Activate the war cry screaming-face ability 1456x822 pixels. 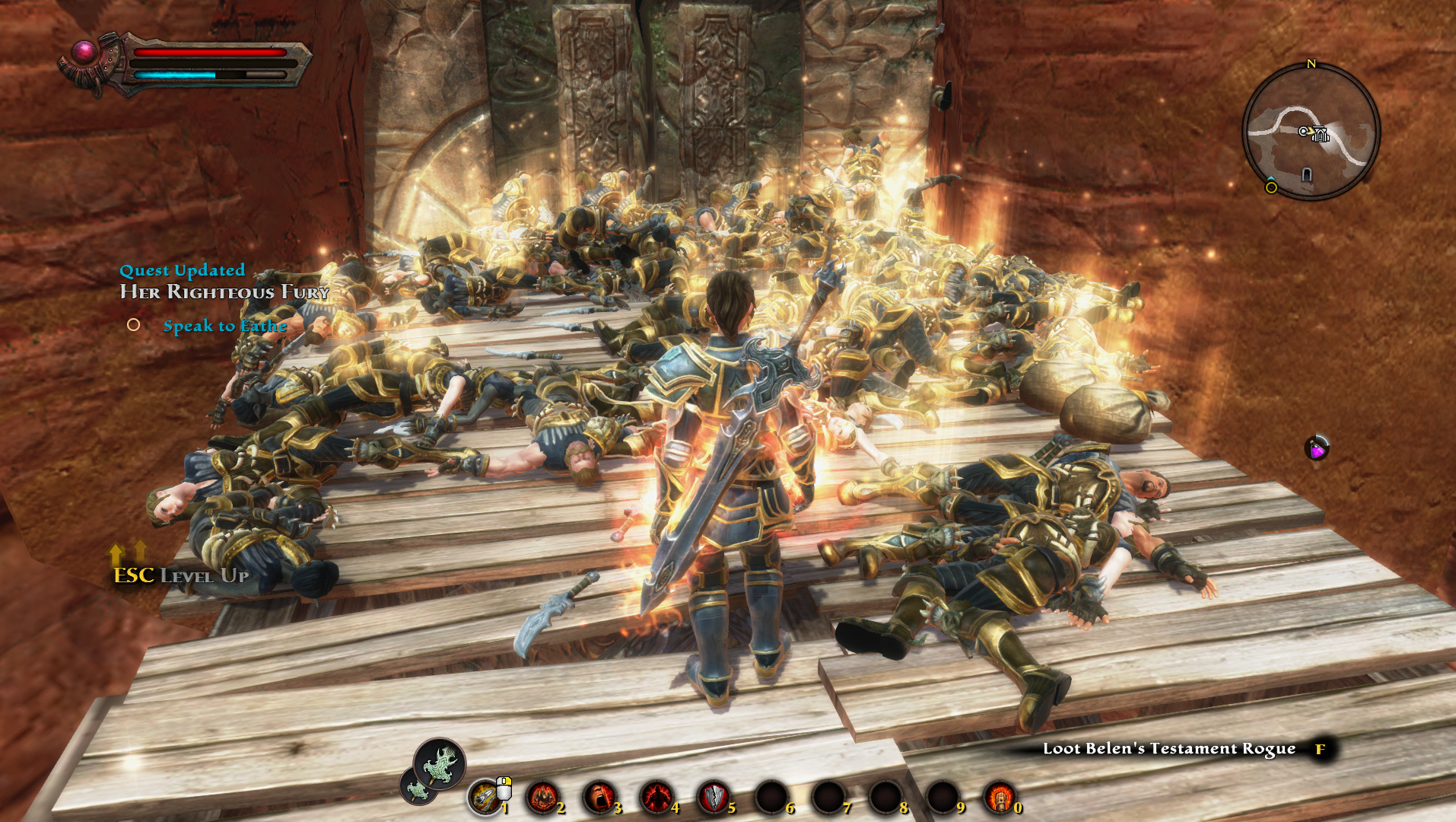tap(599, 798)
